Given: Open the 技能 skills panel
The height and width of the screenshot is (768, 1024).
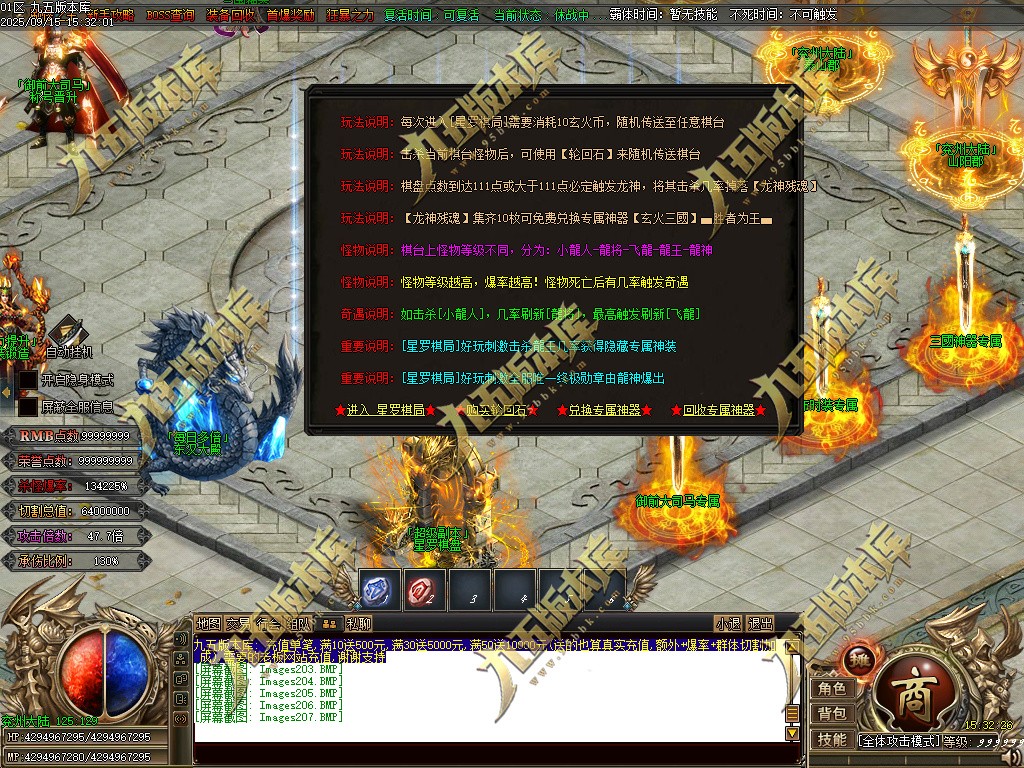Looking at the screenshot, I should (832, 739).
